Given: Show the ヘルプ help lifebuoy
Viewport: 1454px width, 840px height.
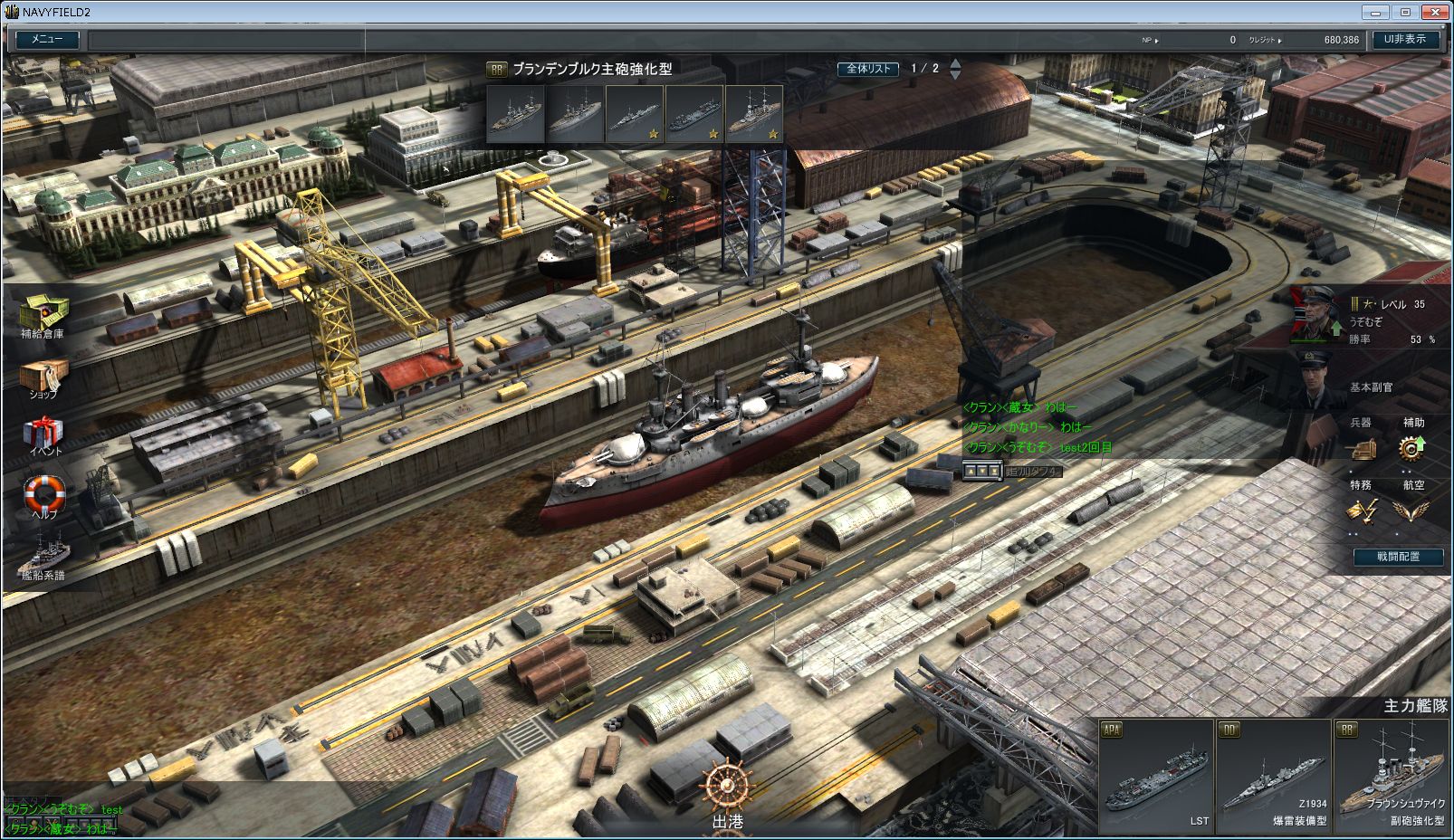Looking at the screenshot, I should click(44, 494).
